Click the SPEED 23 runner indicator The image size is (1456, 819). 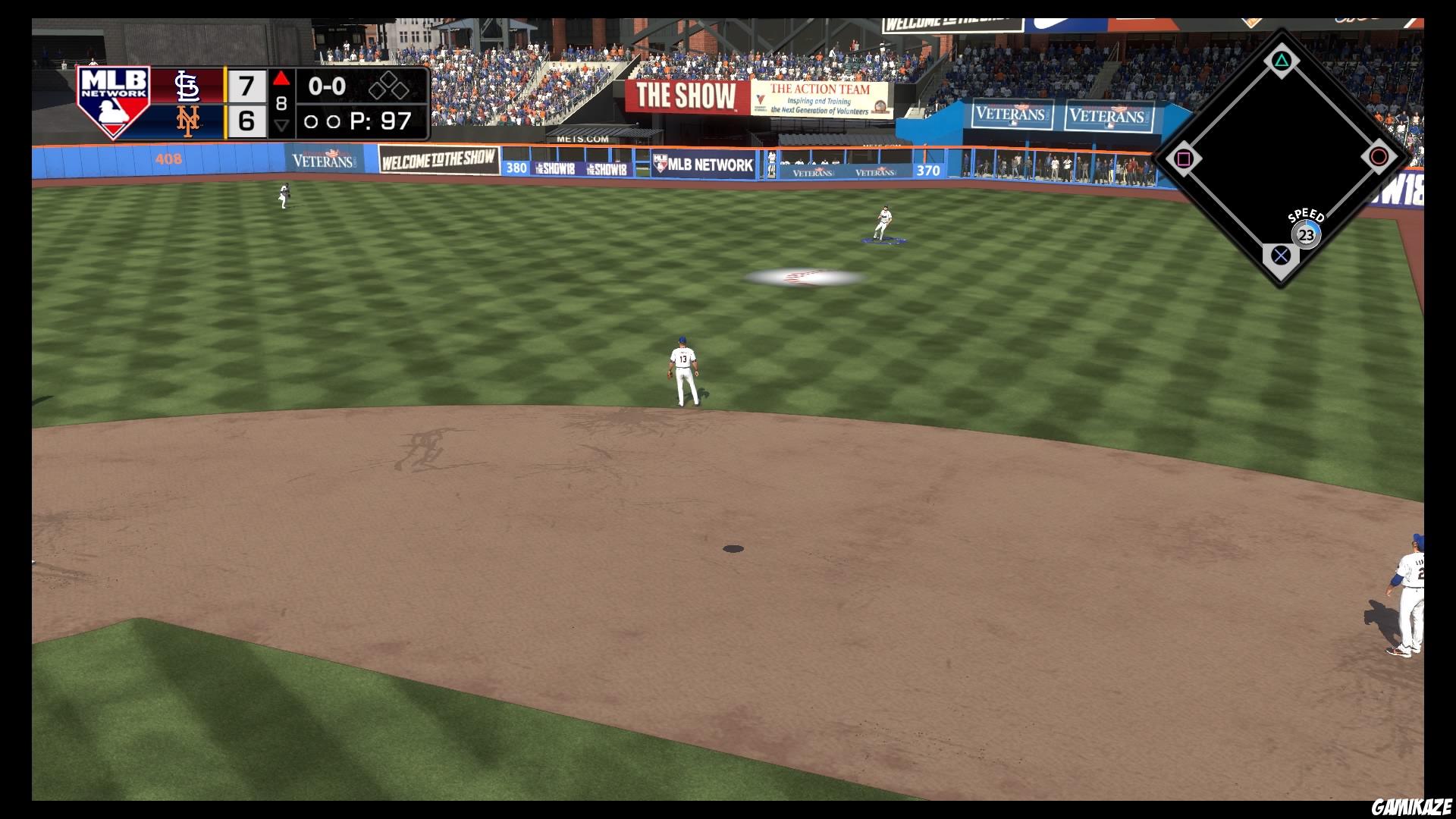click(x=1305, y=234)
